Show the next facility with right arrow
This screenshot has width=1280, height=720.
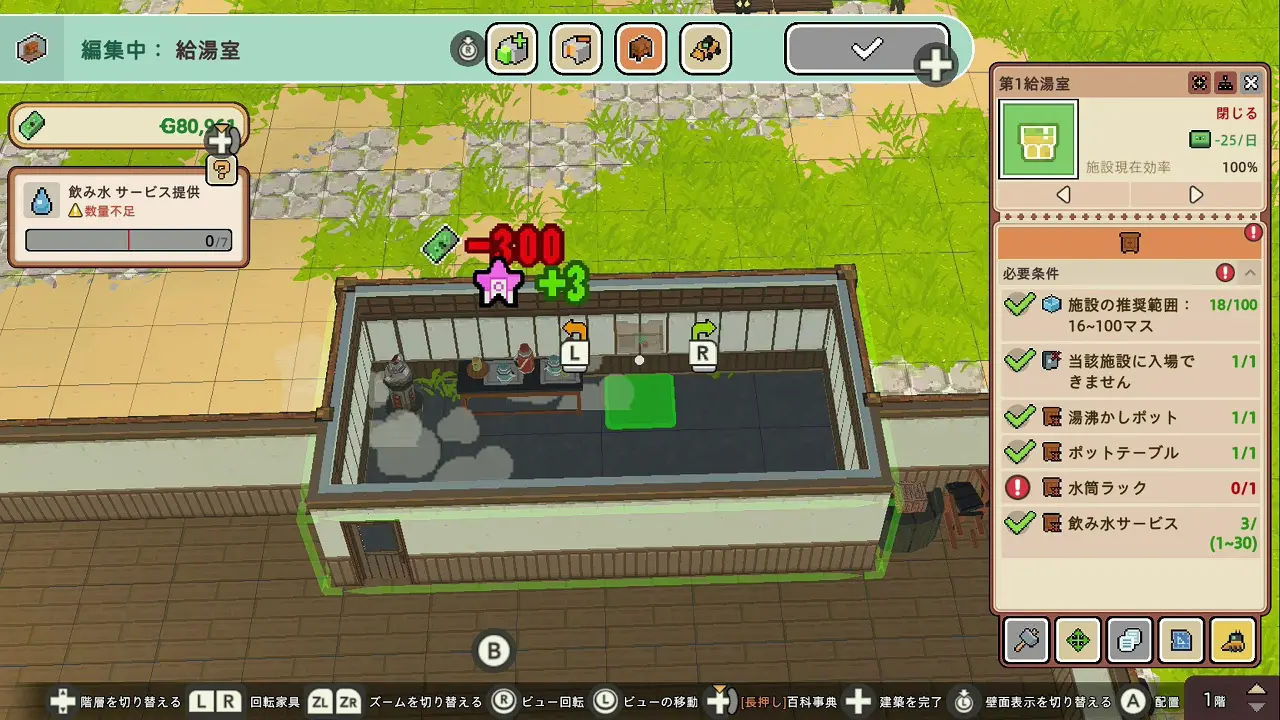[1196, 194]
